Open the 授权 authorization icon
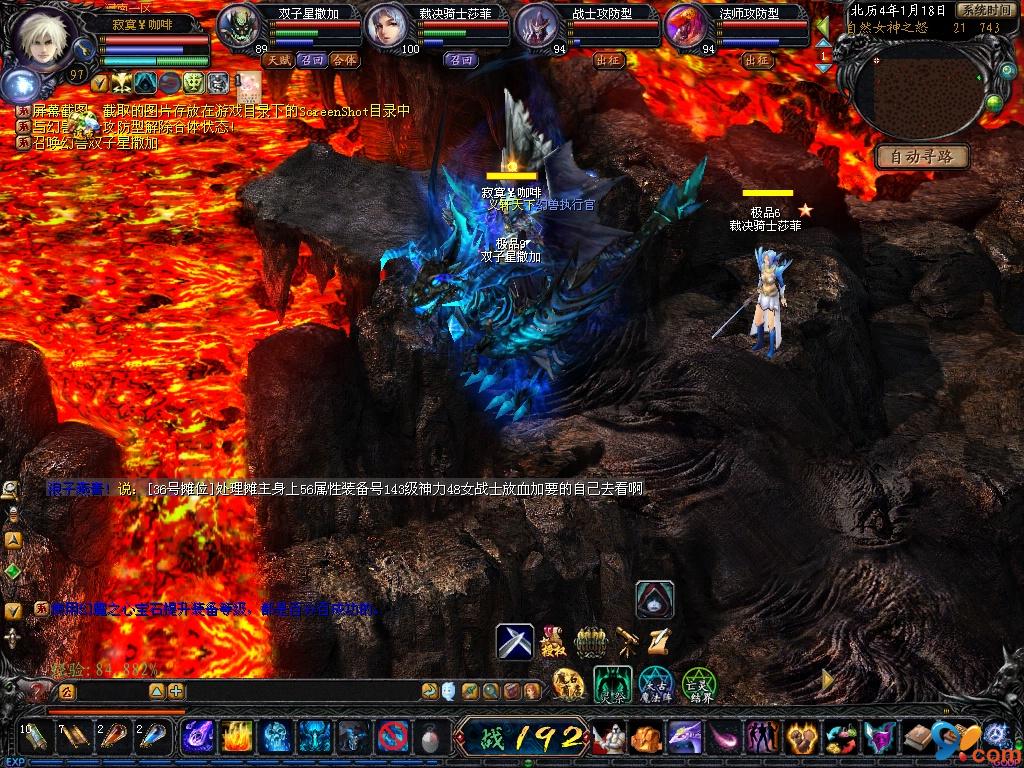Screen dimensions: 1024x768 (x=552, y=640)
